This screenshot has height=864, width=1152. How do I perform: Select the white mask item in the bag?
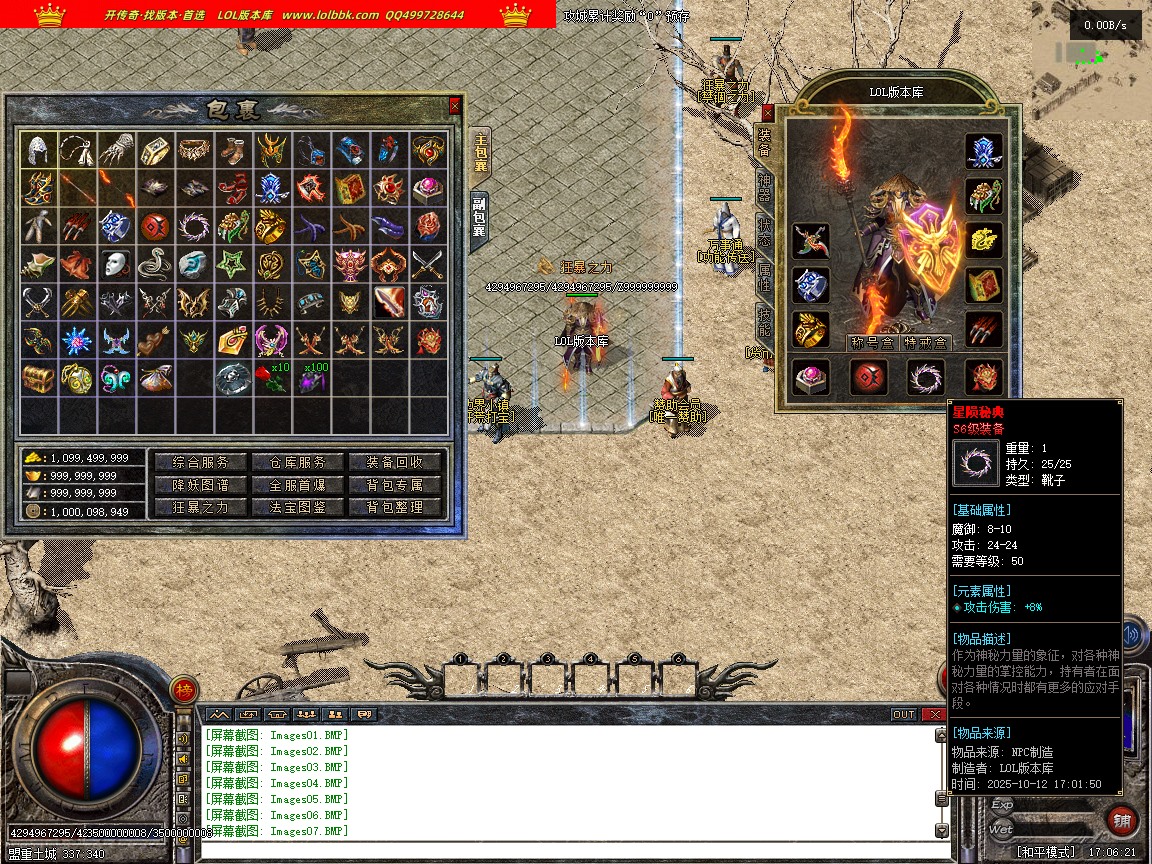[x=115, y=265]
